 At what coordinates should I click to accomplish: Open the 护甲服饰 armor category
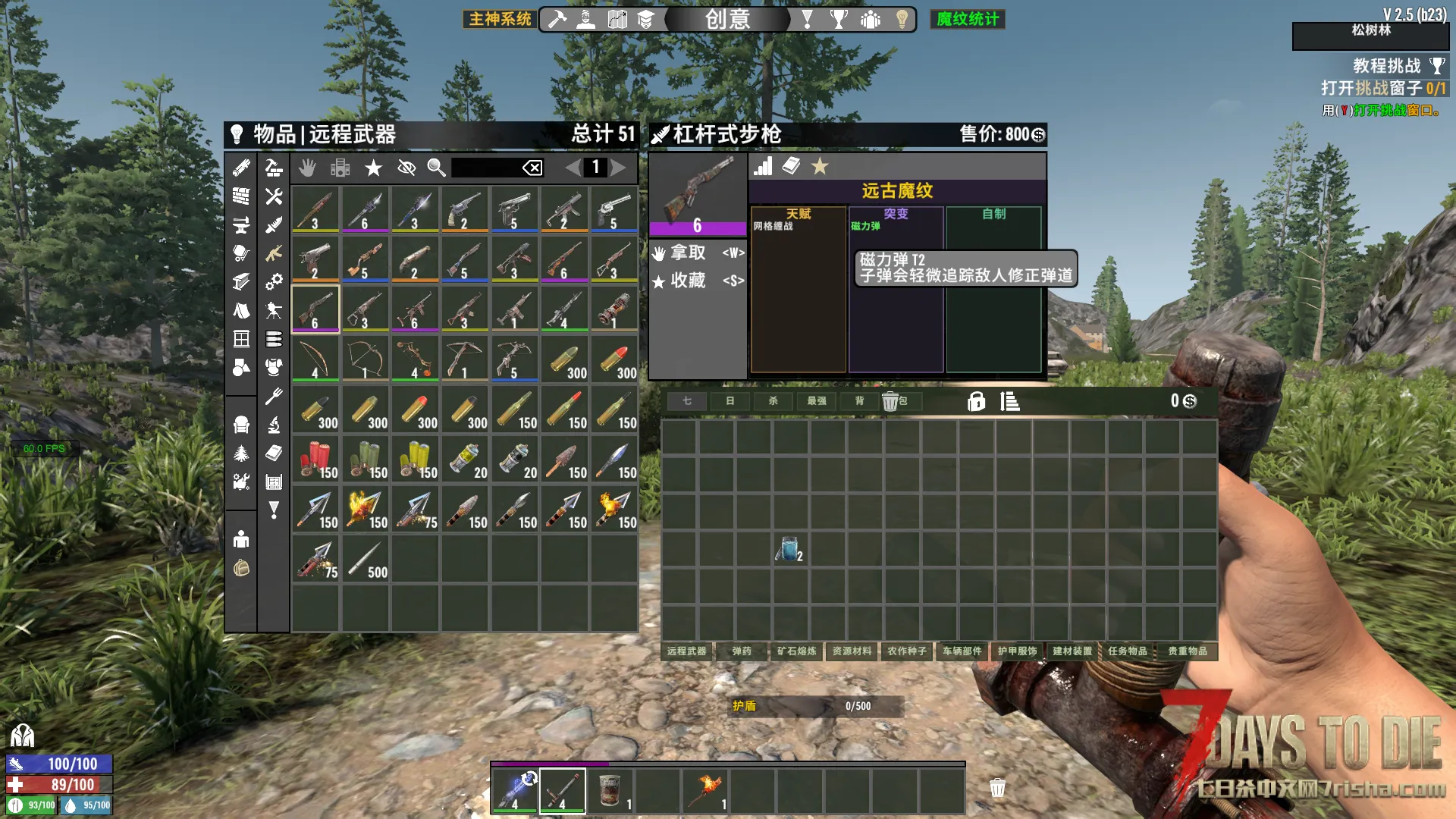(1017, 651)
